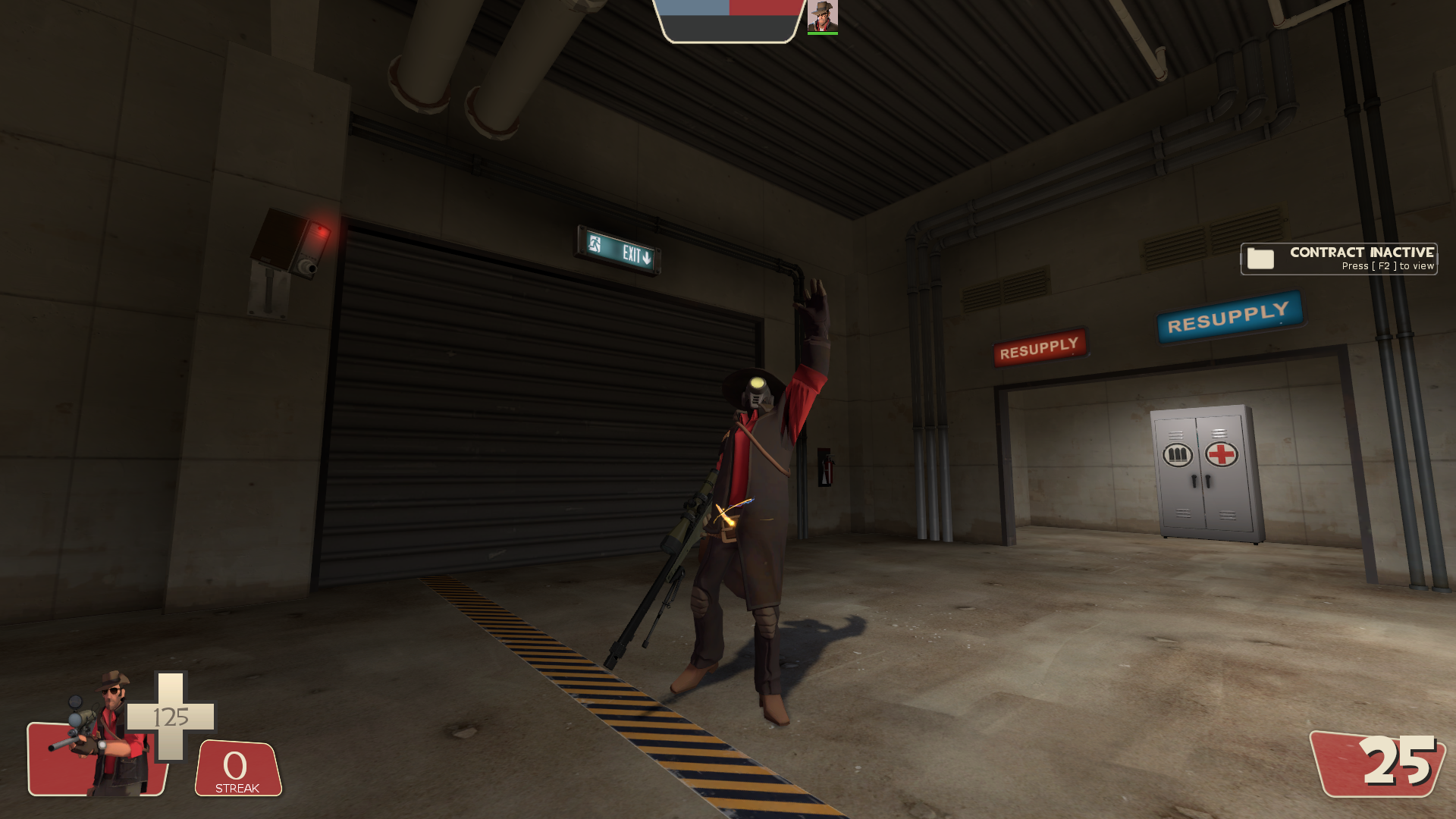Click the blue-red team score bar
Viewport: 1456px width, 819px height.
730,9
